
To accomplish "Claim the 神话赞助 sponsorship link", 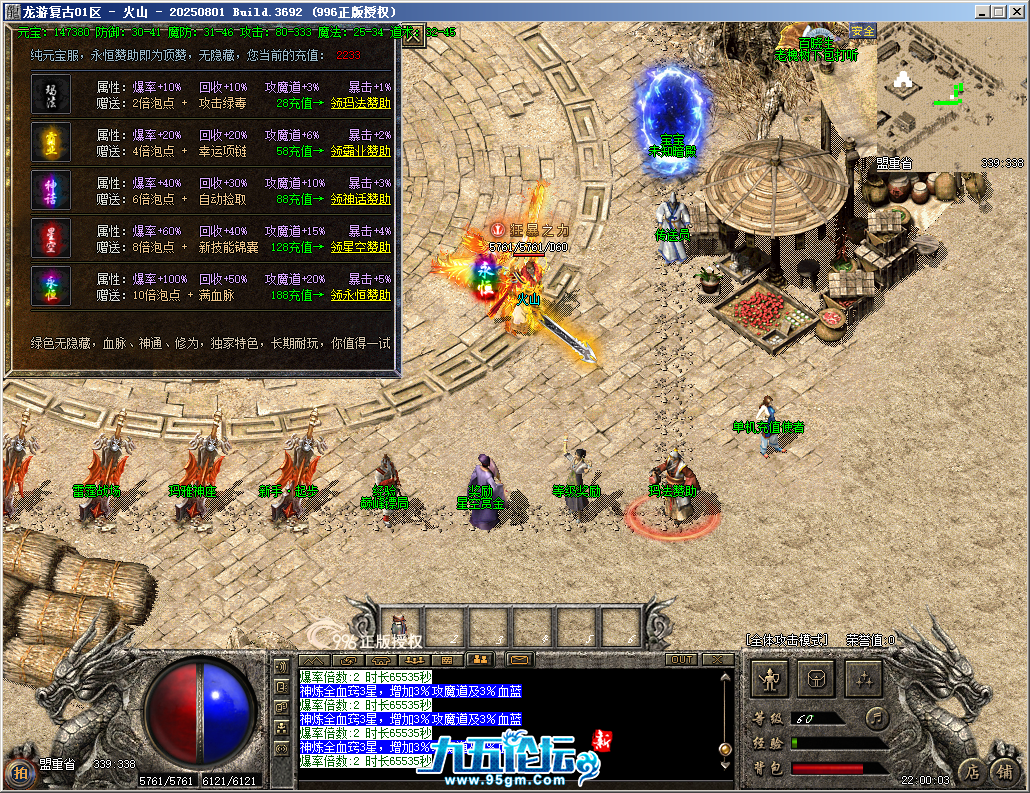I will pos(361,199).
